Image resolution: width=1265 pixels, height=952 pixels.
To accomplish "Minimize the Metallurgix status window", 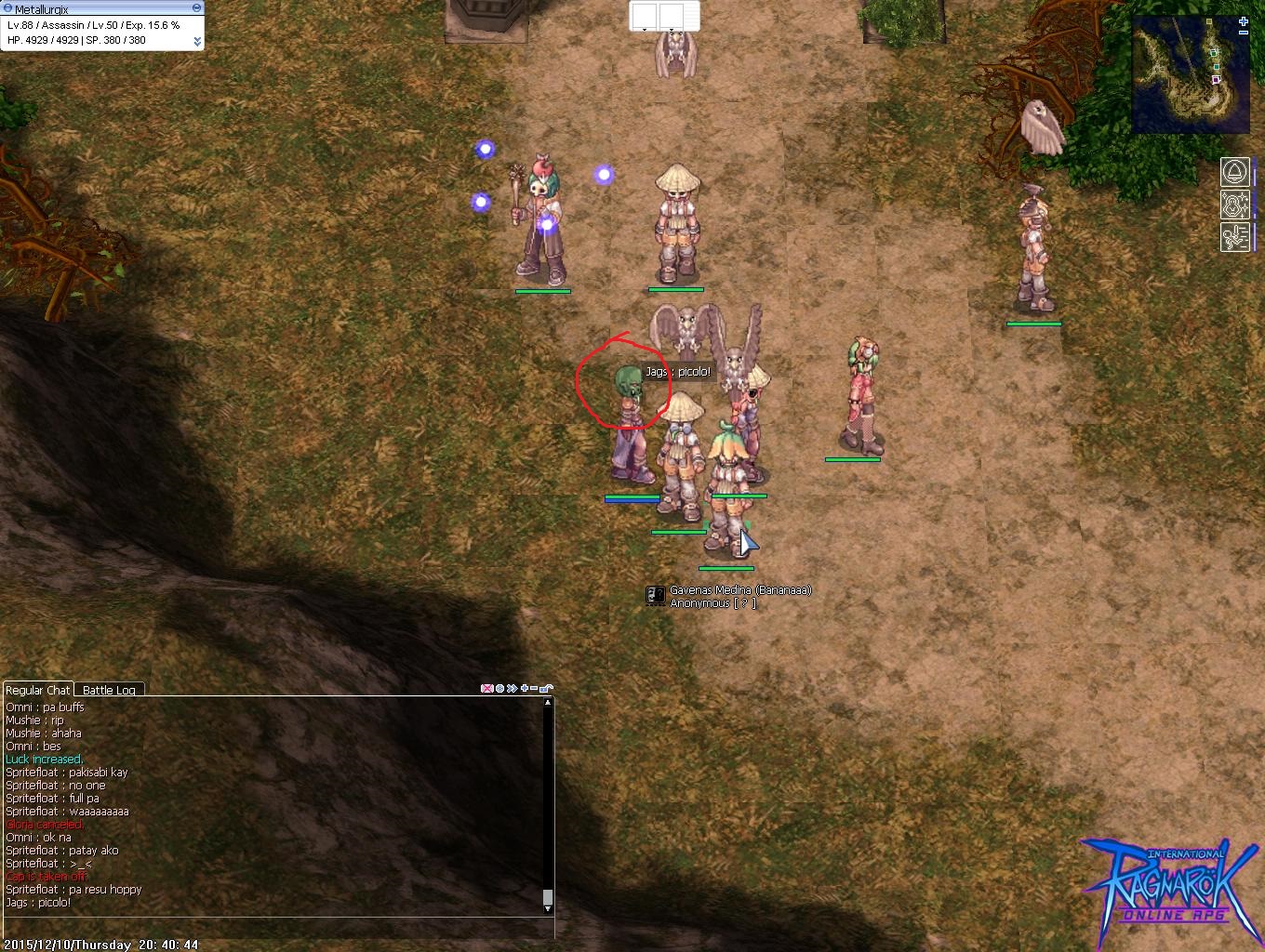I will 195,6.
